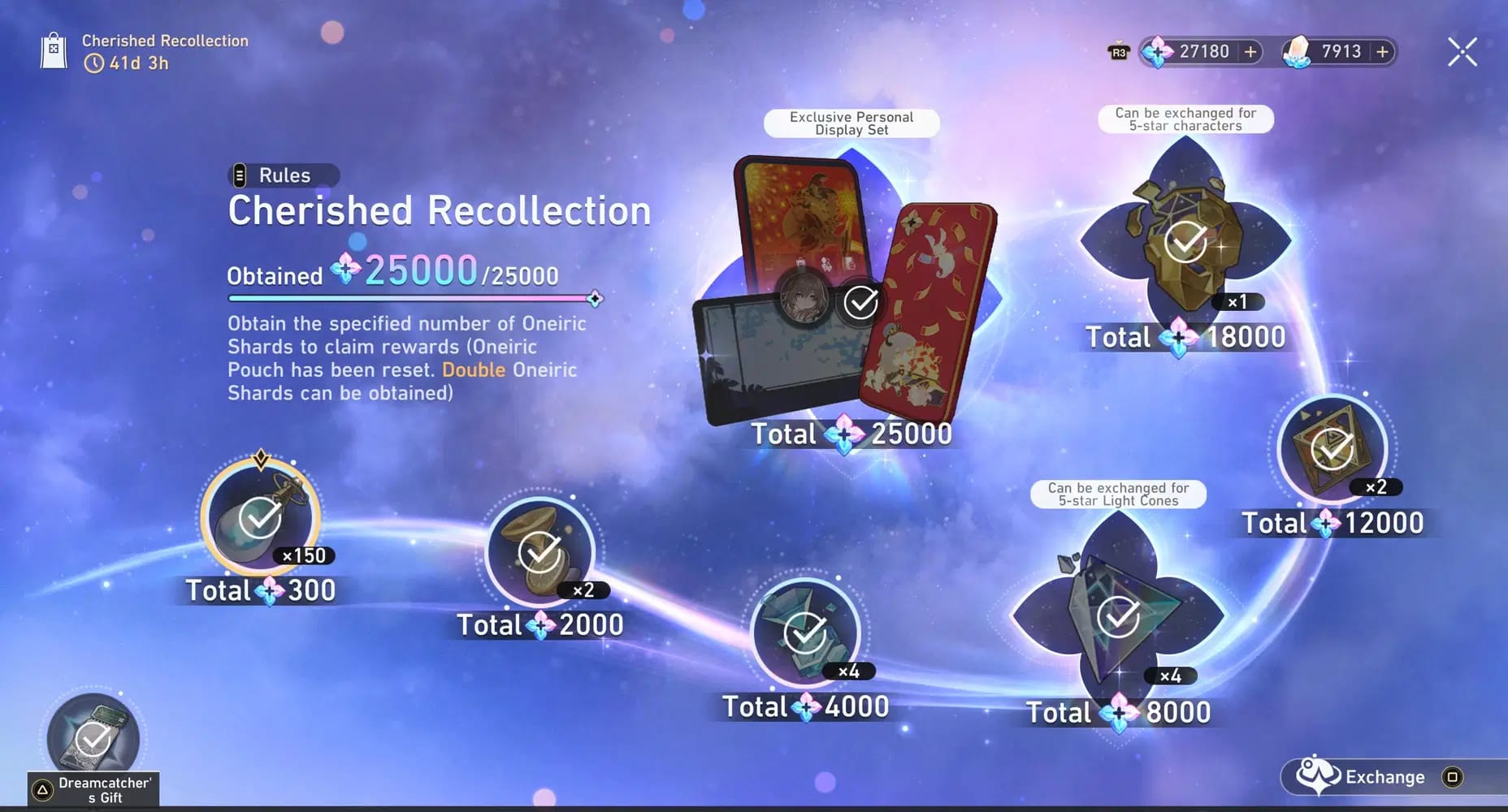Select the 8000 Light Cone exchange material
Viewport: 1508px width, 812px height.
[x=1118, y=617]
